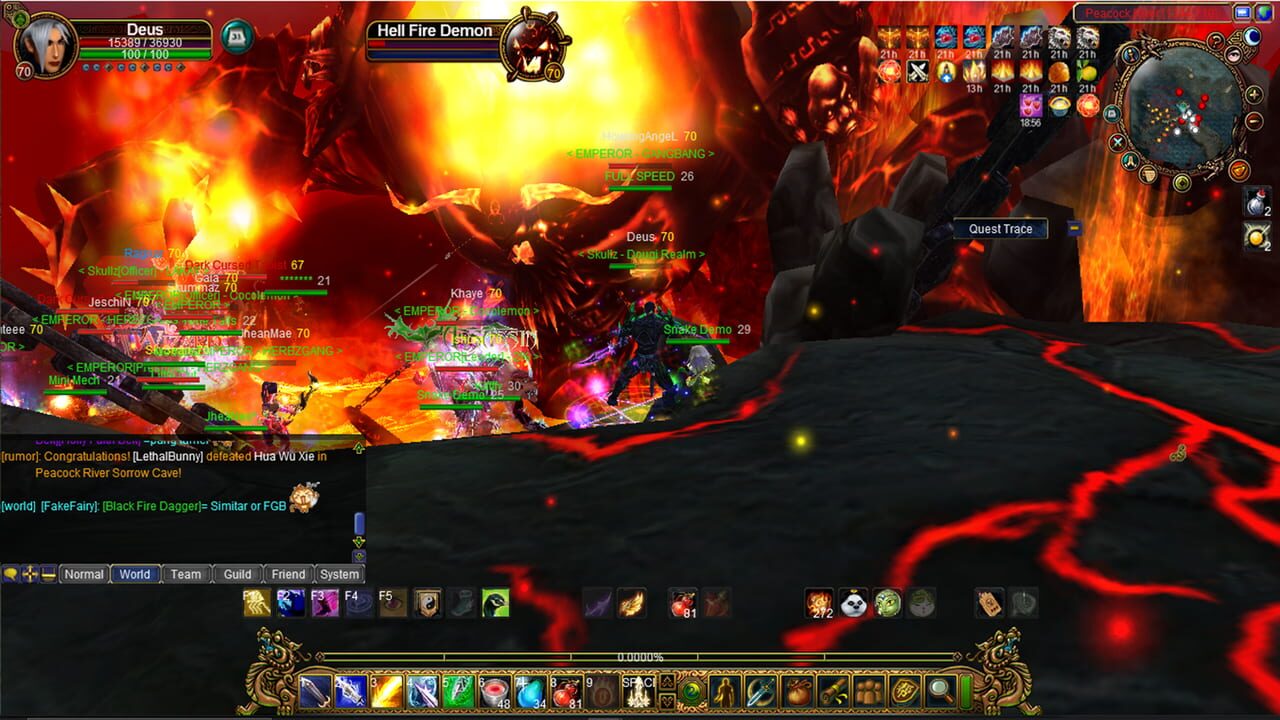Toggle the eye icon on the minimap
The image size is (1280, 720).
tap(1234, 54)
